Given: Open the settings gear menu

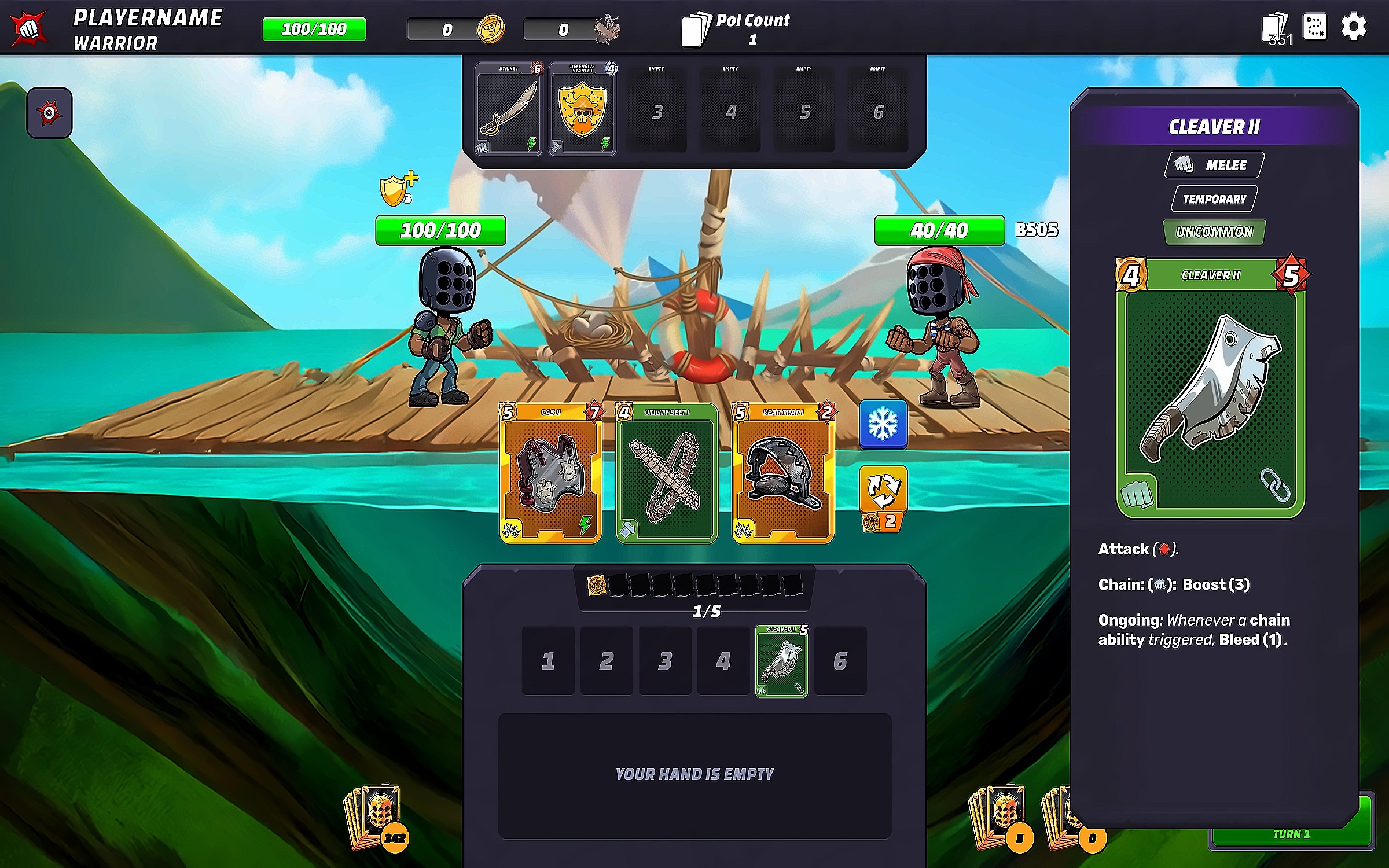Looking at the screenshot, I should pos(1354,27).
